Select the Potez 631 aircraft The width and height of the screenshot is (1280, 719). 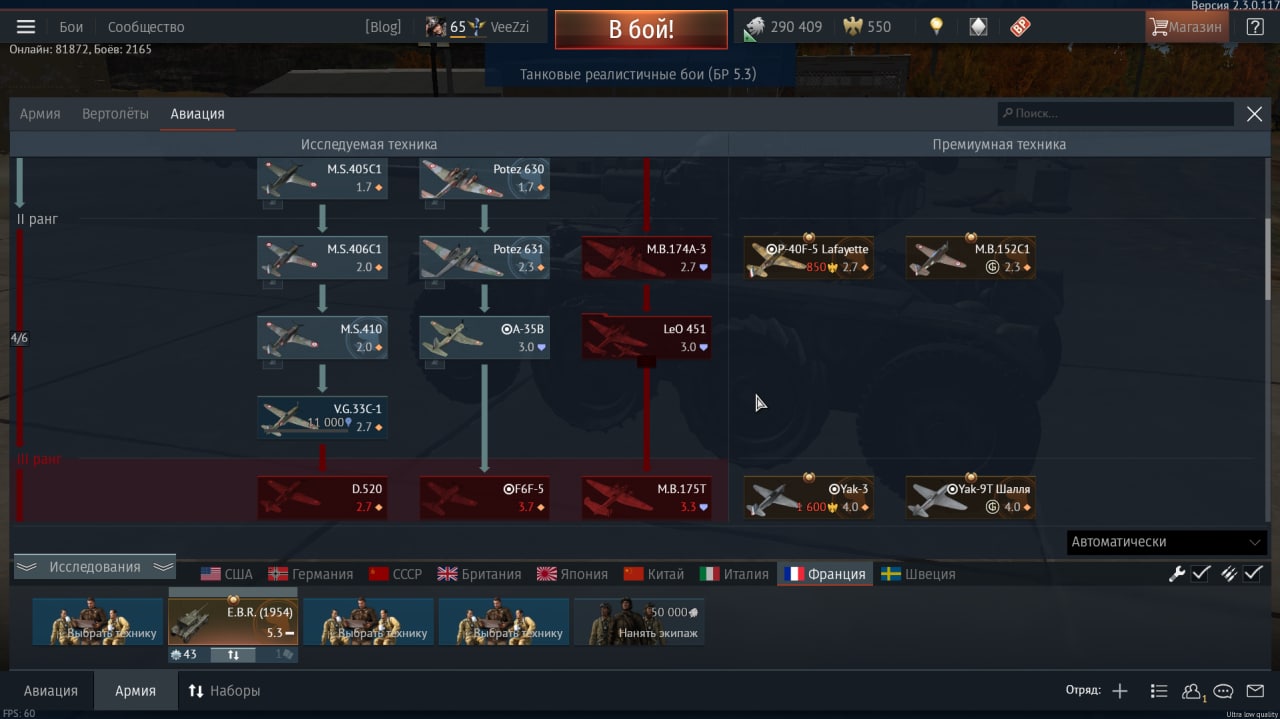[484, 258]
